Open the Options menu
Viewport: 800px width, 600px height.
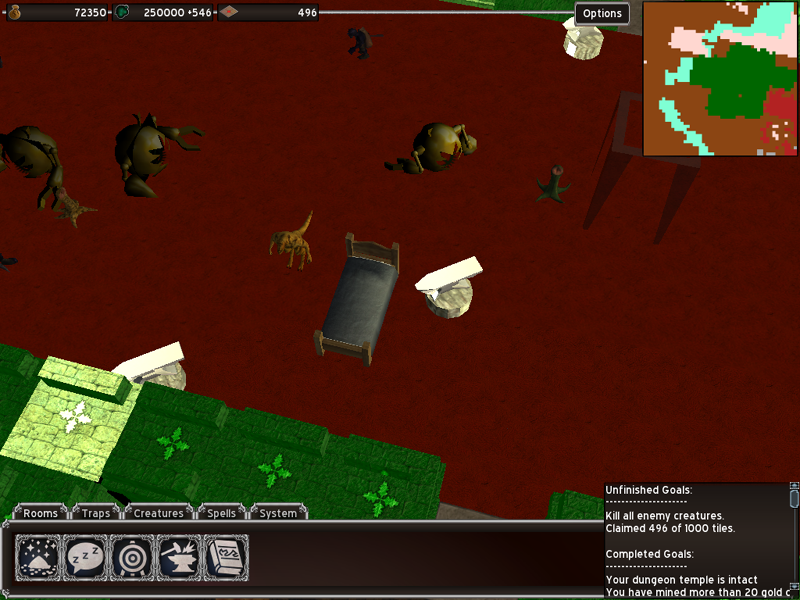[602, 13]
